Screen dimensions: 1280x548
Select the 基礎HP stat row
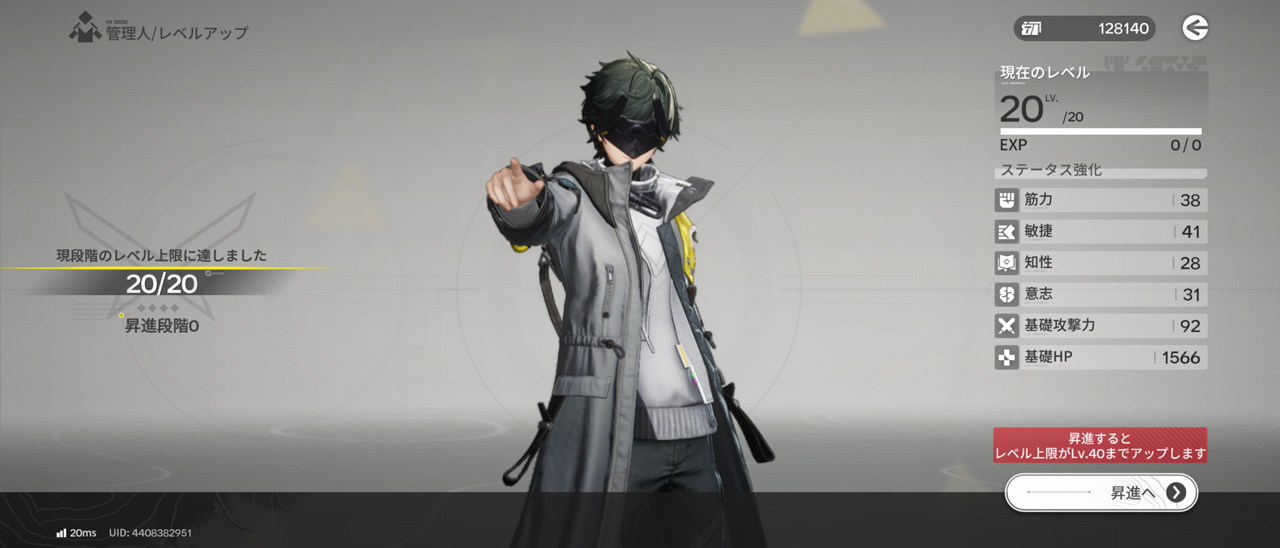click(x=1100, y=357)
